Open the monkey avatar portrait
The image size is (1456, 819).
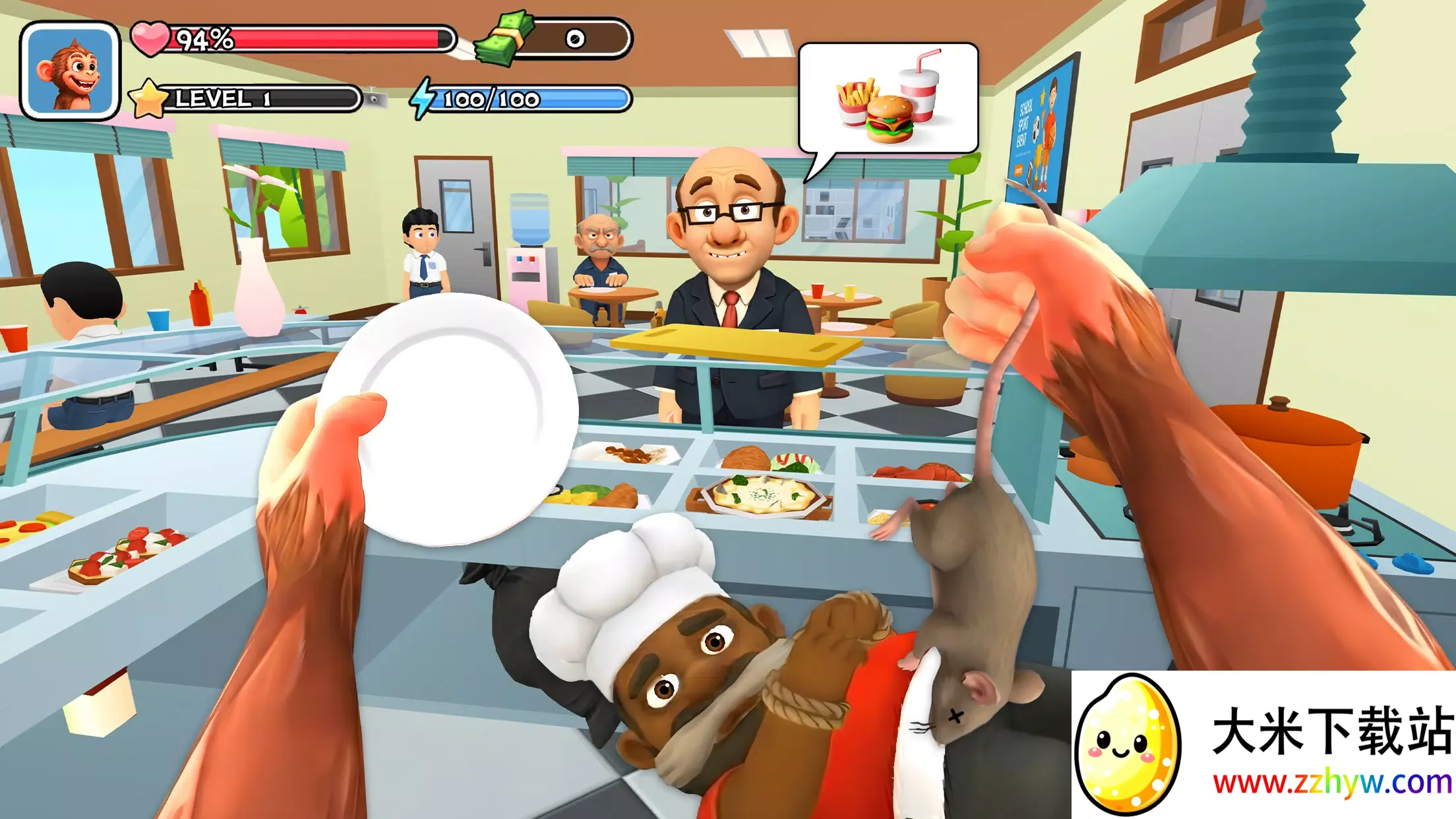70,71
